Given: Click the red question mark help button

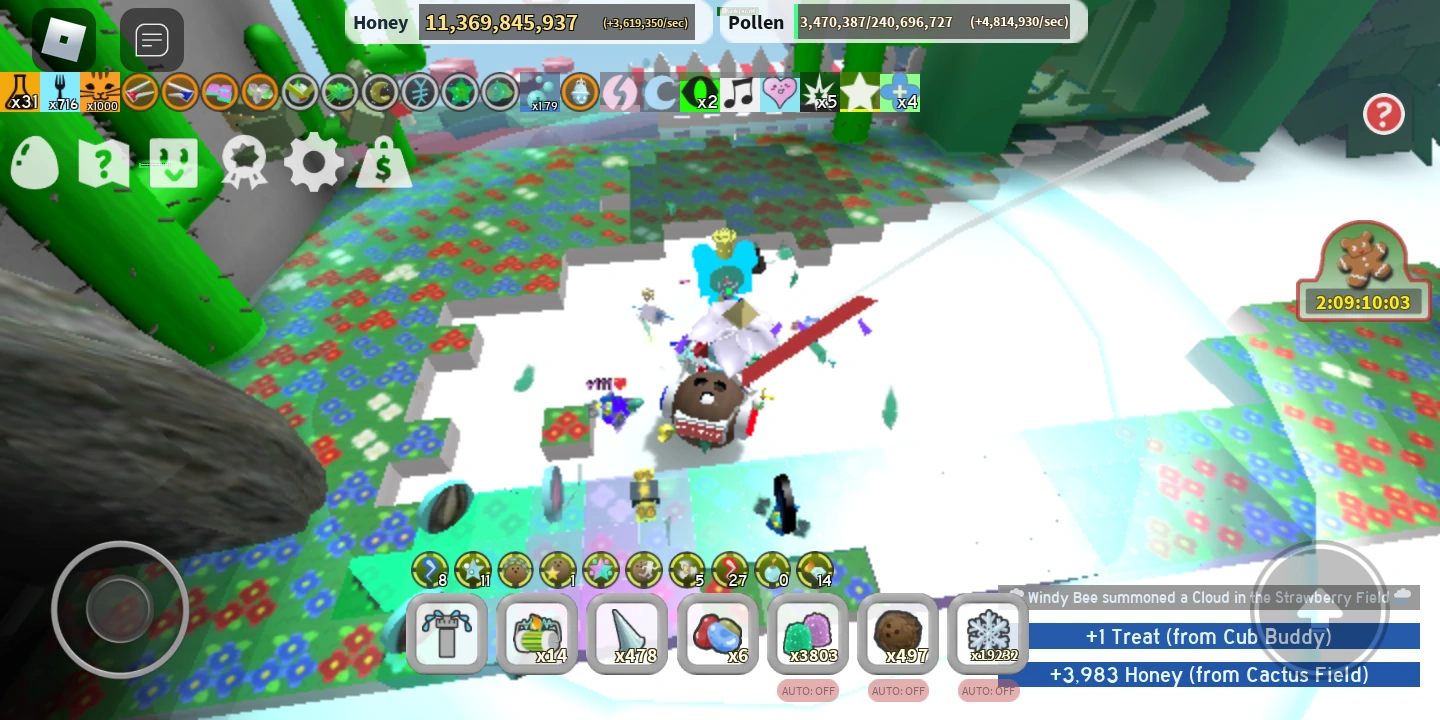Looking at the screenshot, I should pyautogui.click(x=1384, y=114).
